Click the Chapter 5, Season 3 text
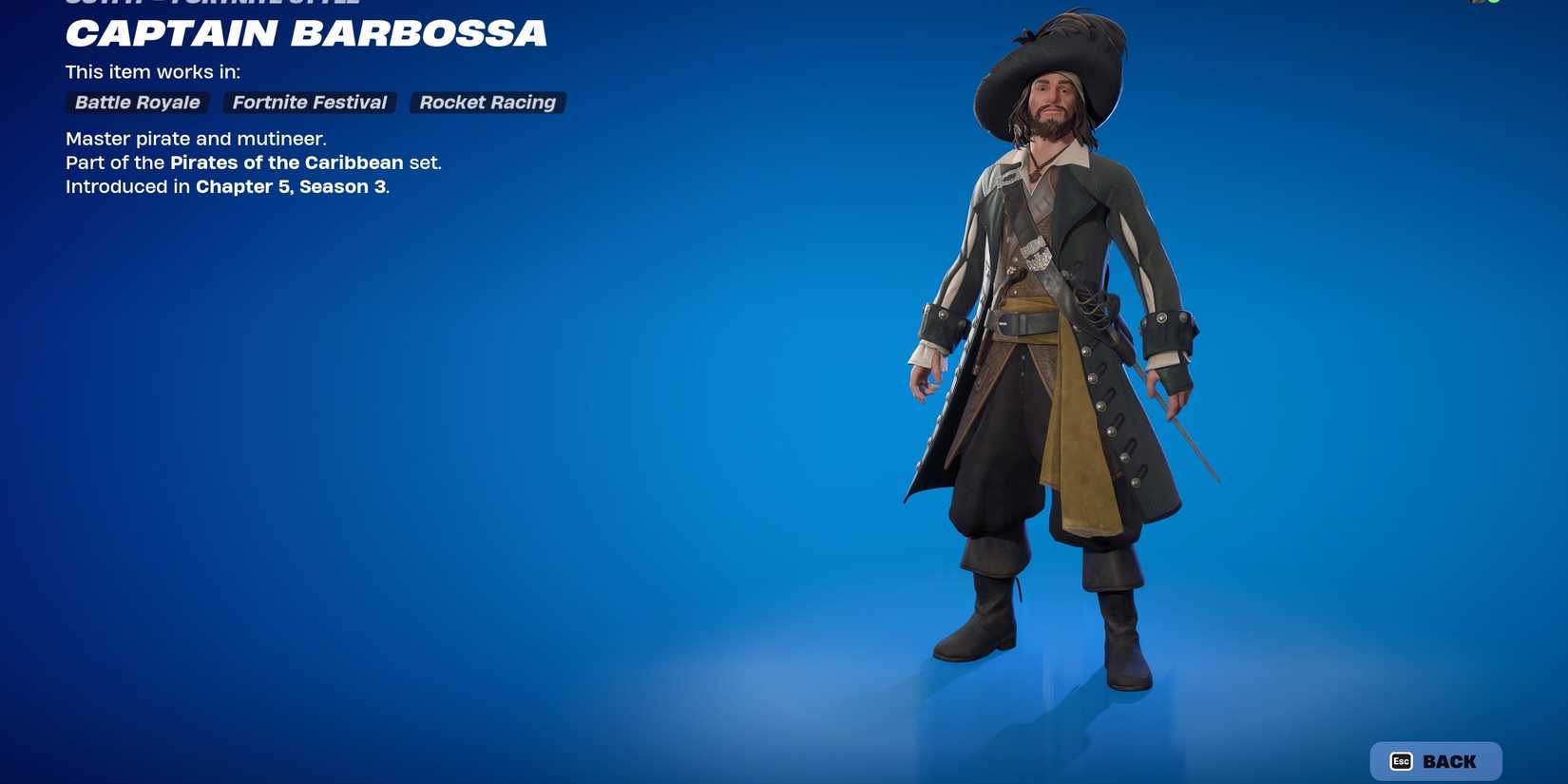This screenshot has height=784, width=1568. tap(290, 186)
